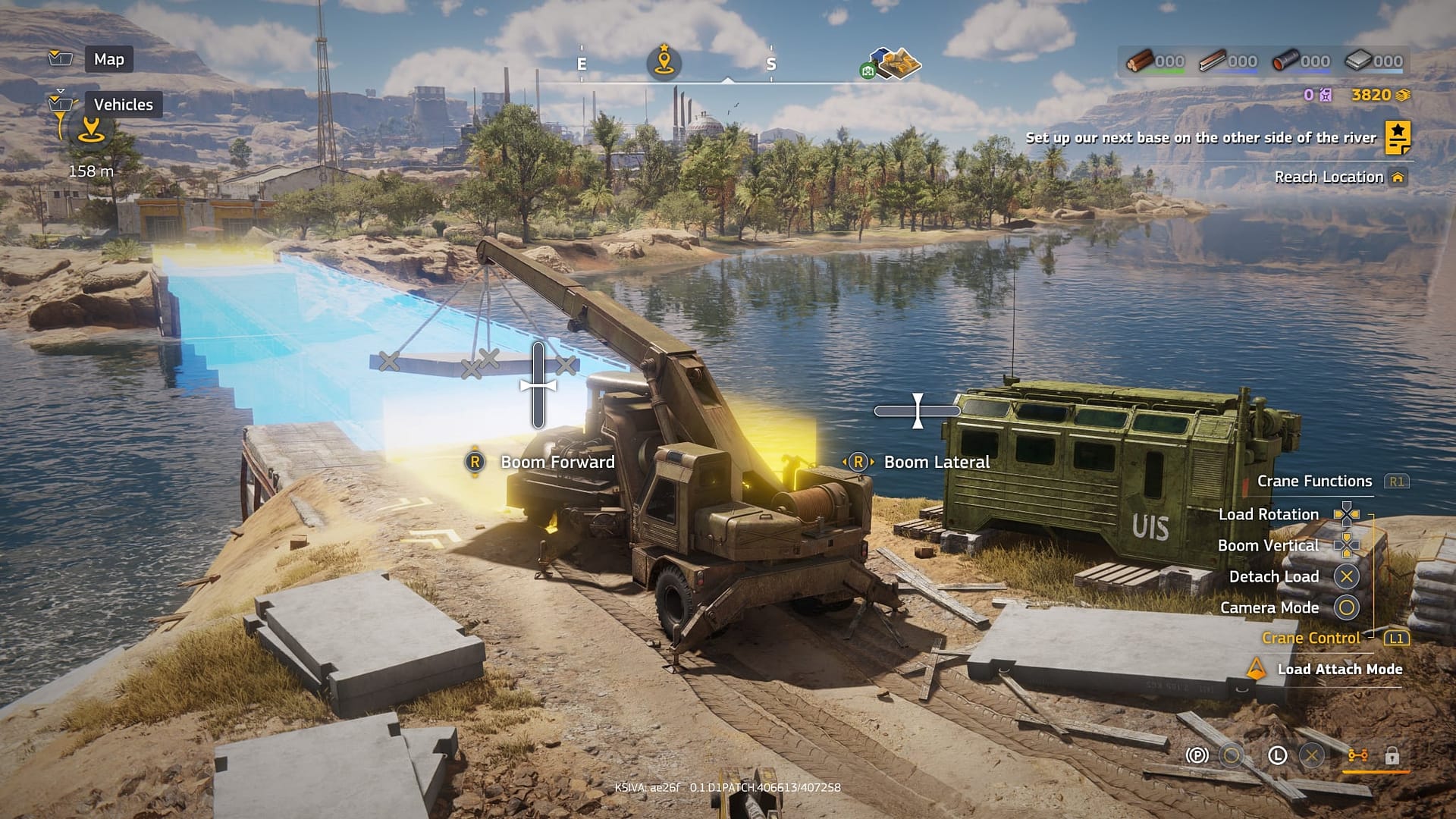Toggle the parking brake indicator
1456x819 pixels.
[x=1197, y=755]
